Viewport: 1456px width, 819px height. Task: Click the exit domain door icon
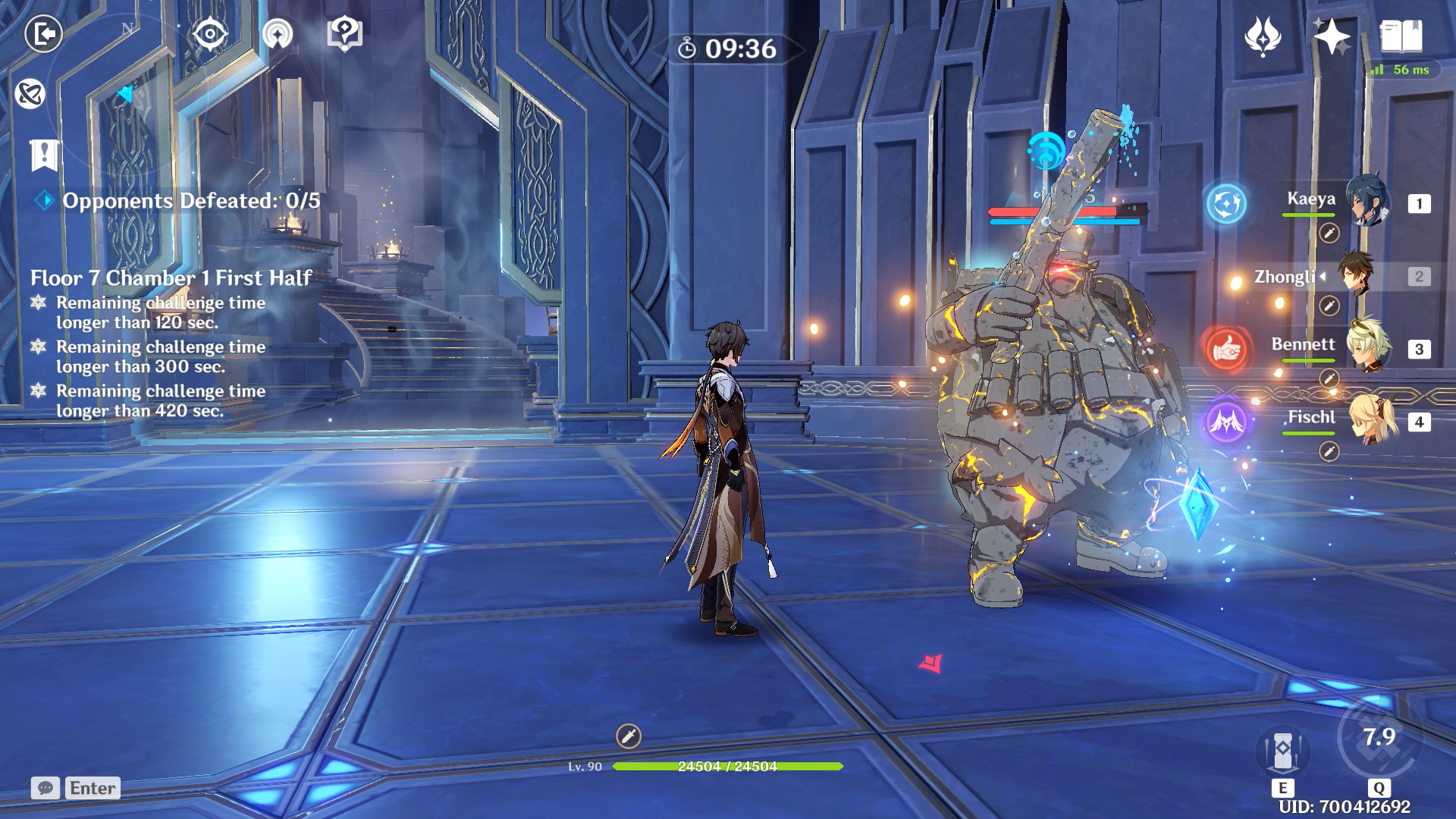tap(43, 34)
